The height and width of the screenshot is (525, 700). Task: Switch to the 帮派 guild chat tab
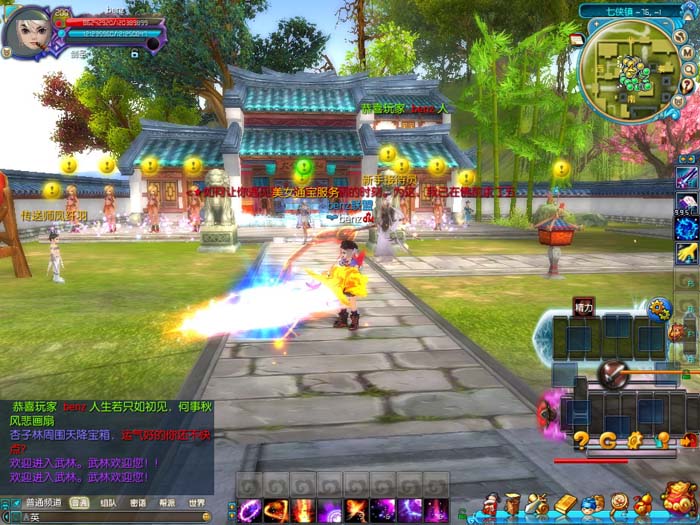(166, 503)
